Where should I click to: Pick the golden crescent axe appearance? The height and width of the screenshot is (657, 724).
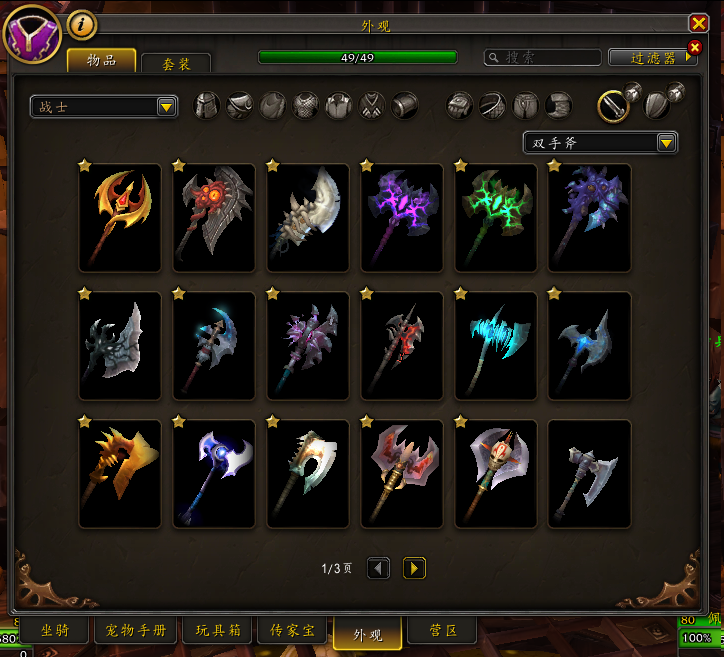[120, 217]
